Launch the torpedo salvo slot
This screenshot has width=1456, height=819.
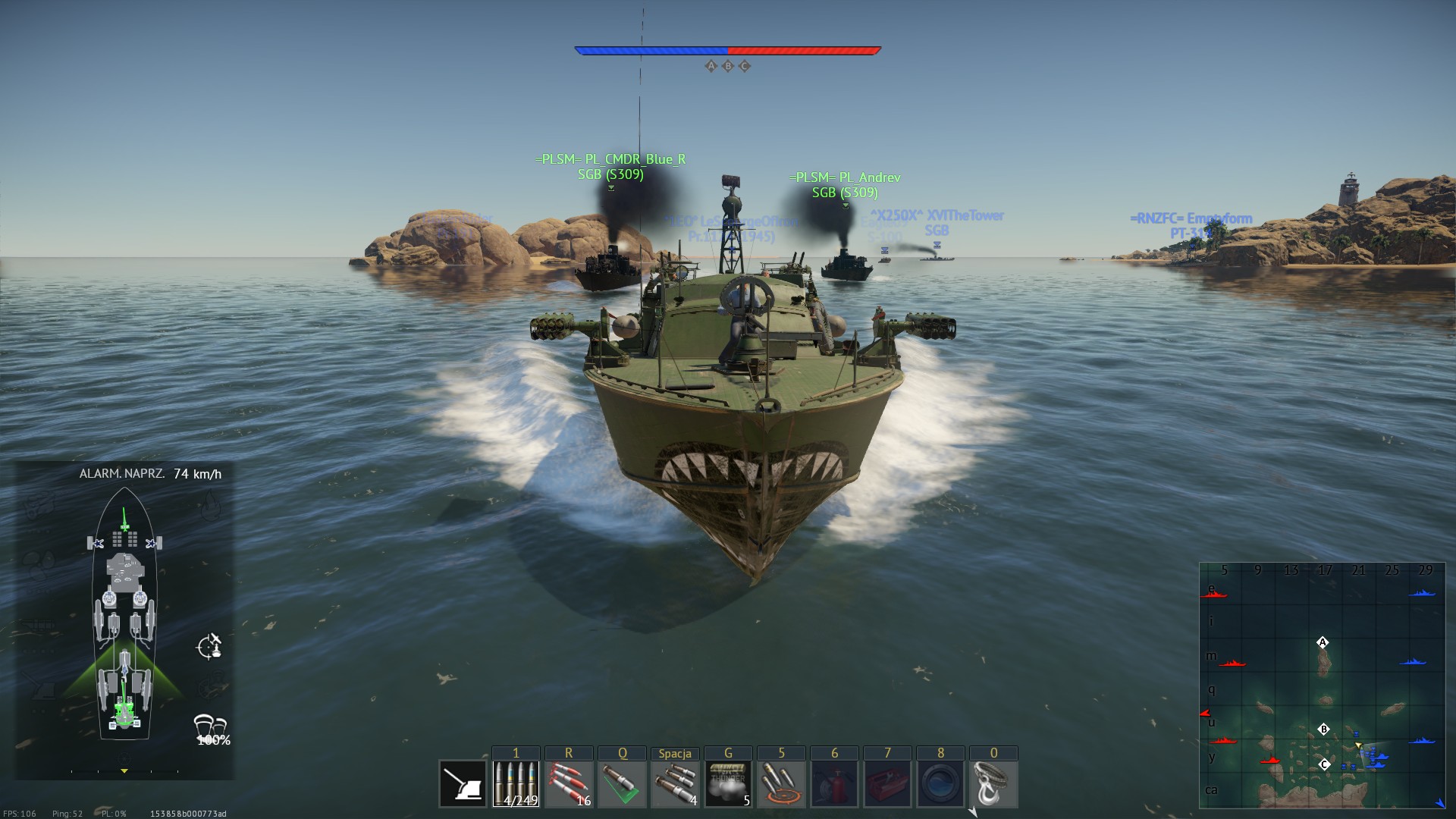pyautogui.click(x=675, y=784)
